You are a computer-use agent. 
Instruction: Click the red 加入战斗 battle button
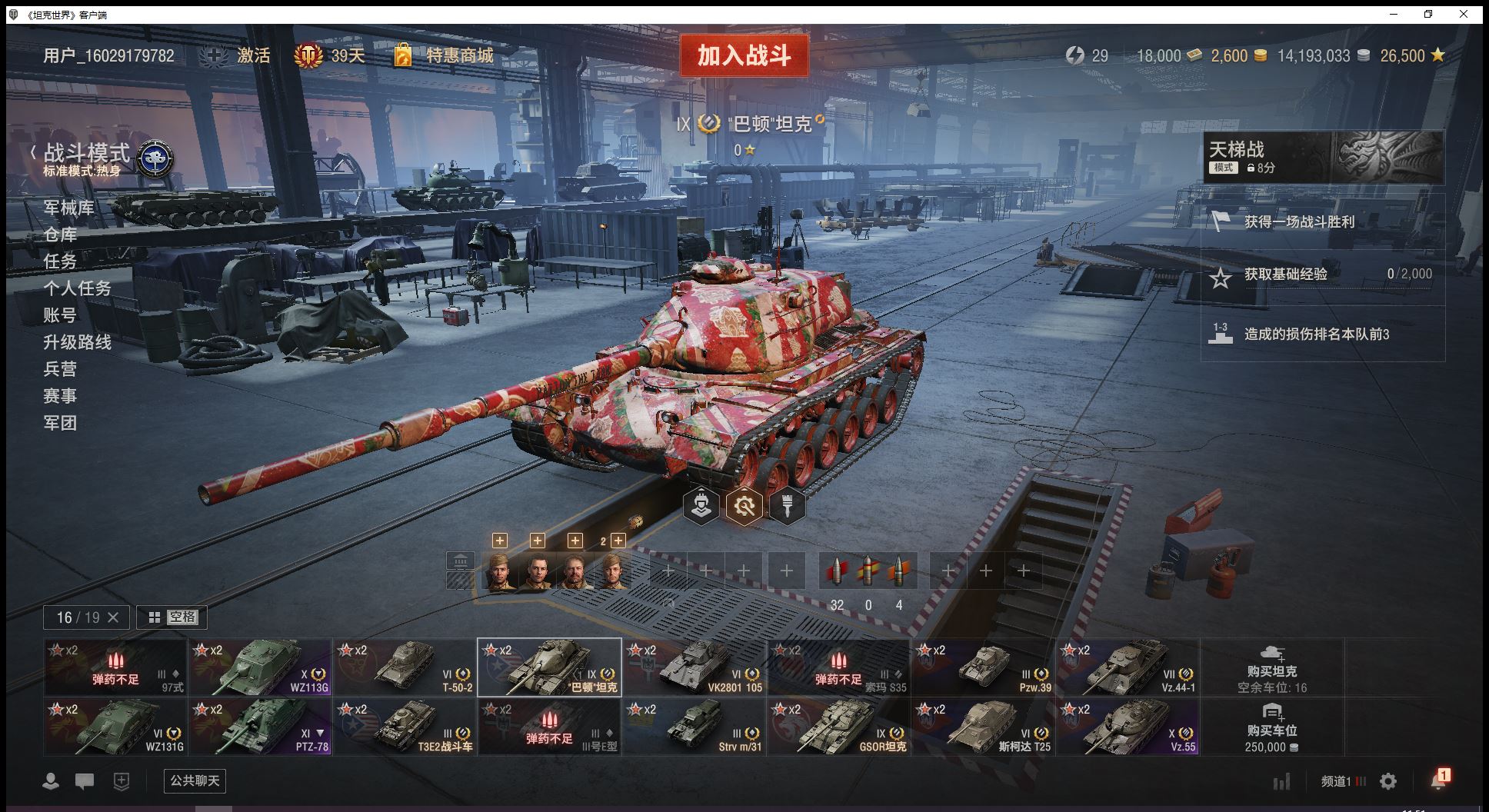[x=744, y=55]
